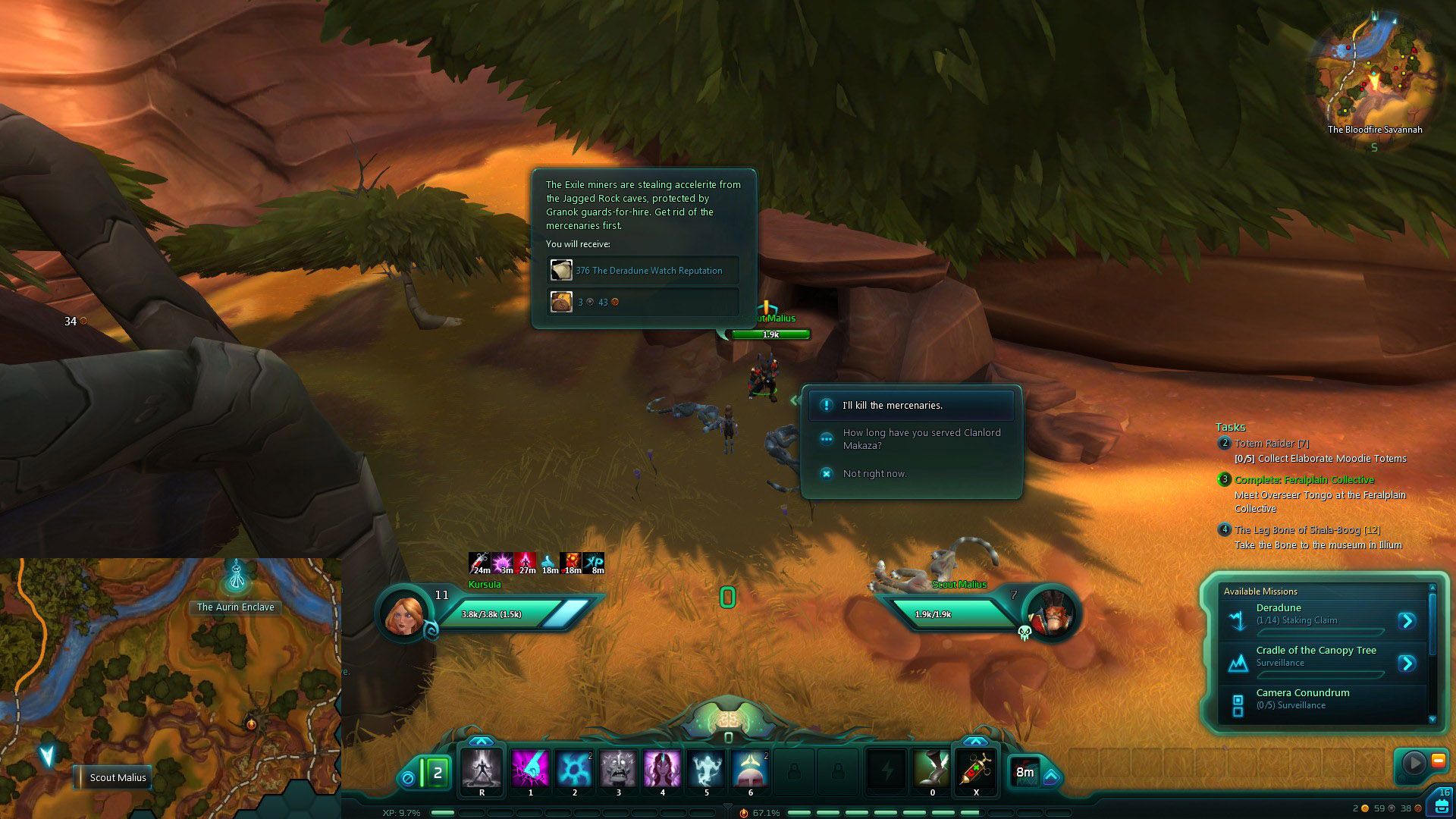Screen dimensions: 1456x819
Task: Activate the shocked grey face ability
Action: click(x=618, y=770)
